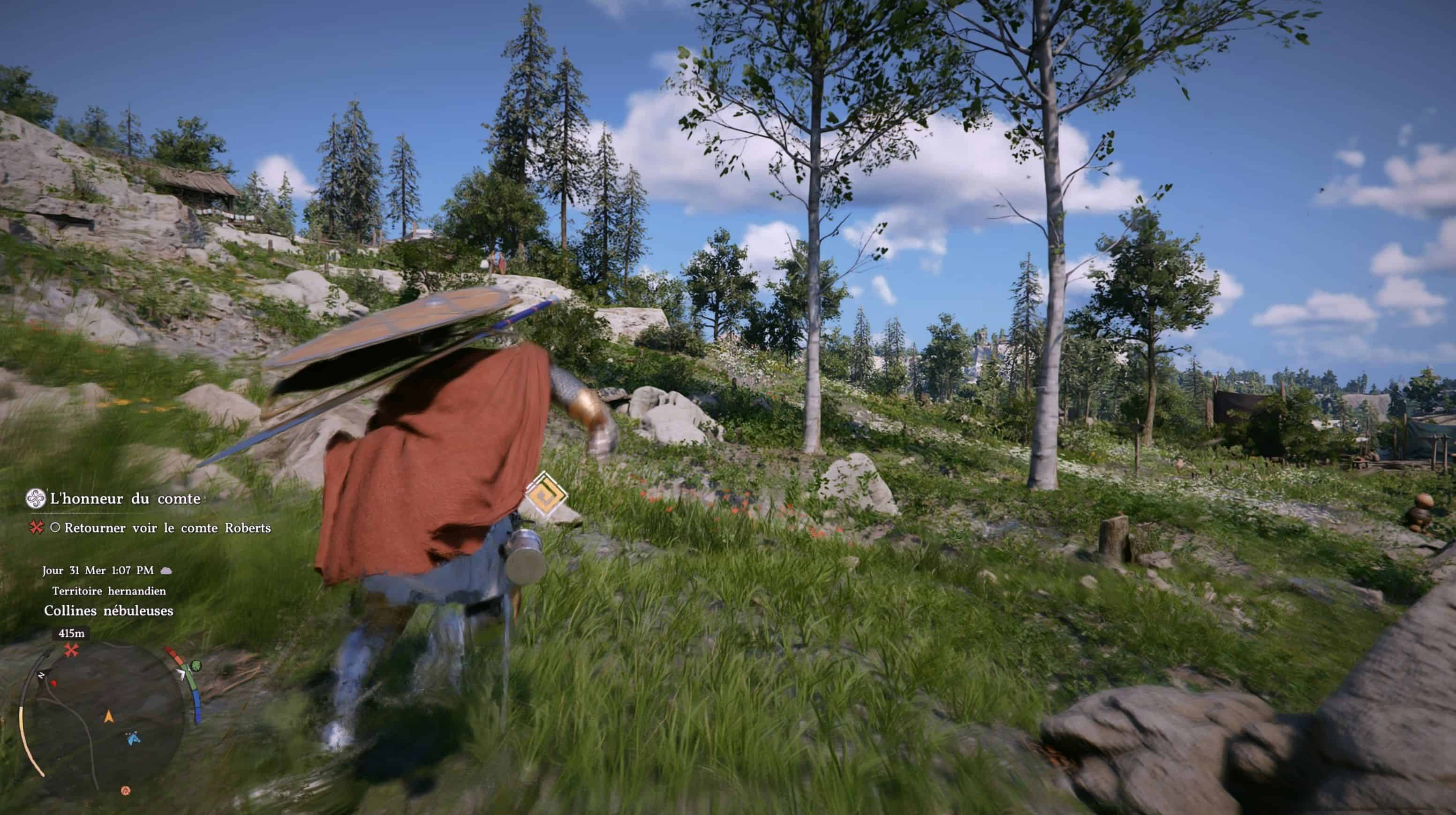The height and width of the screenshot is (815, 1456).
Task: Click the red dot on the minimap
Action: (54, 683)
